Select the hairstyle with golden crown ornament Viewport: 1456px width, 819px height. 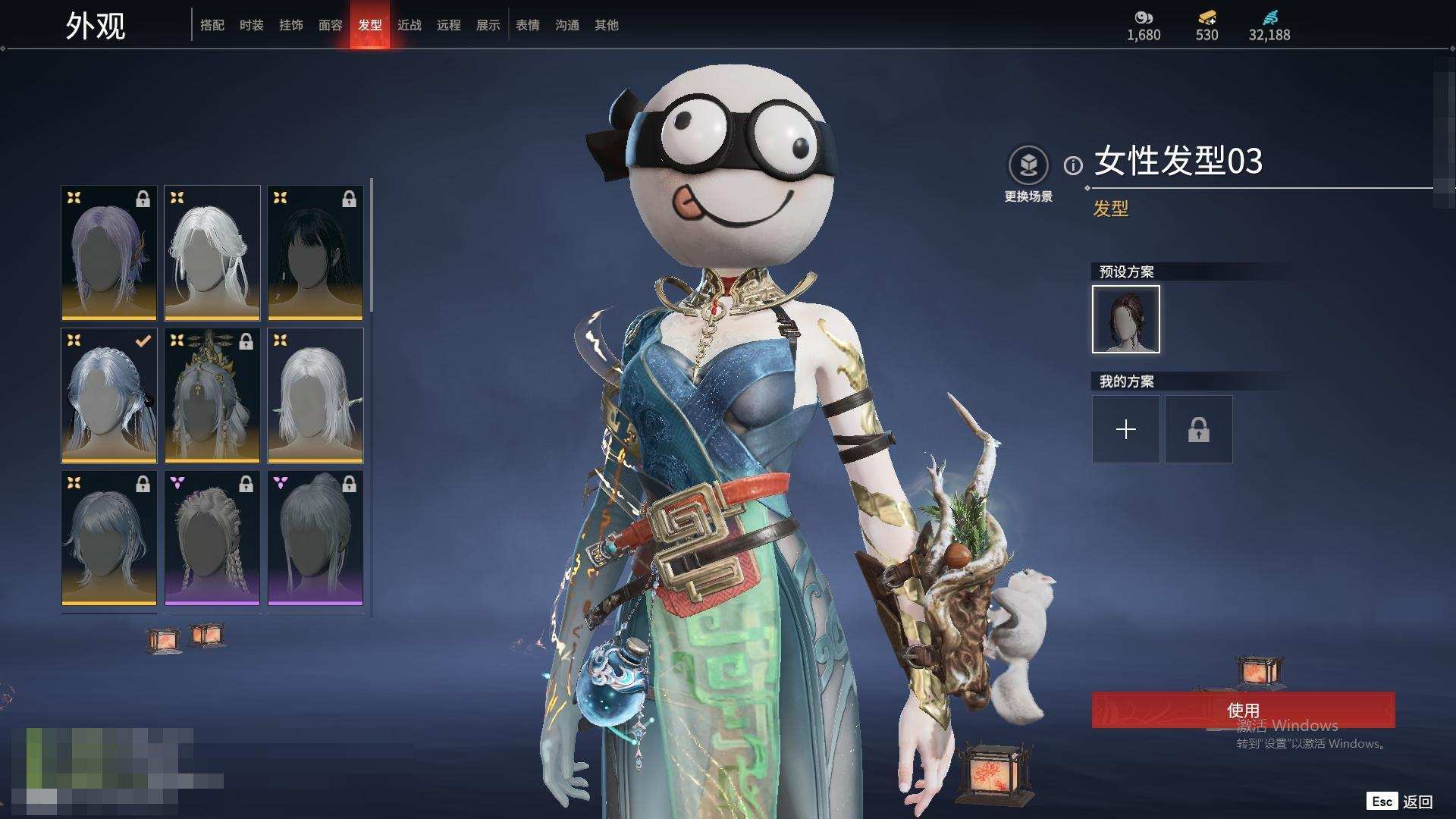[212, 395]
